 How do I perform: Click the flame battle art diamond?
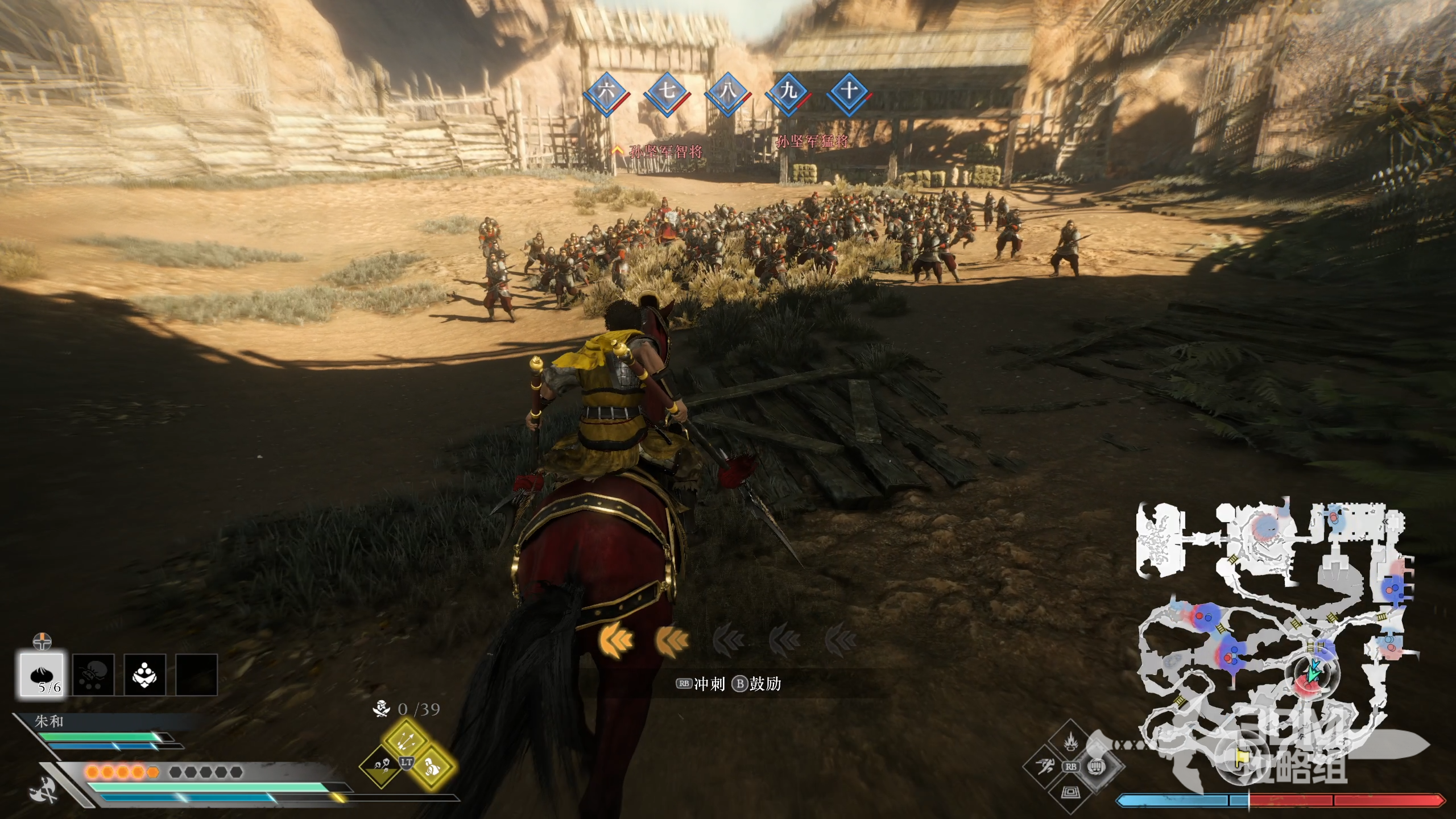tap(1070, 742)
